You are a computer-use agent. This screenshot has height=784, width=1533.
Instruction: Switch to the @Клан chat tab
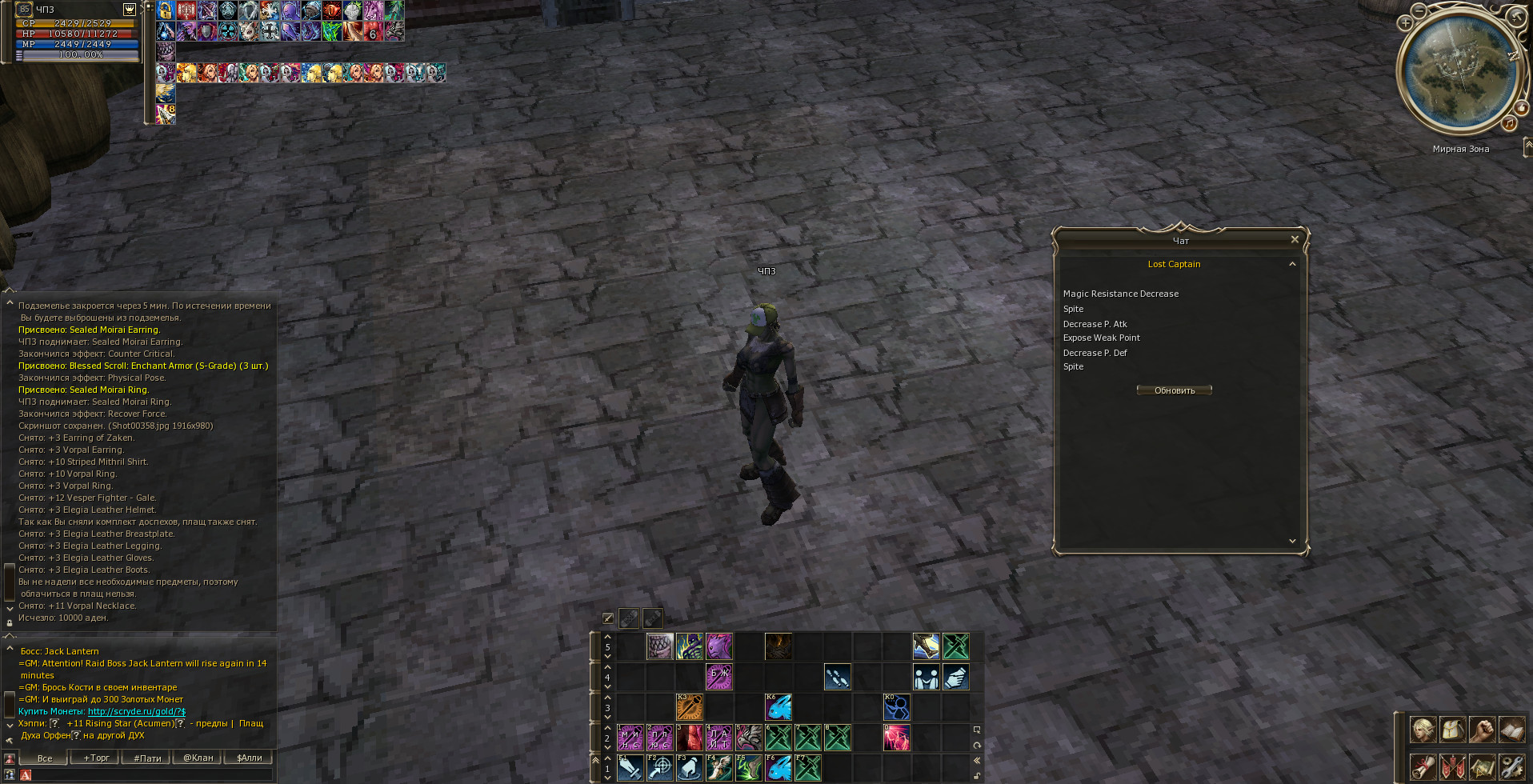(198, 758)
